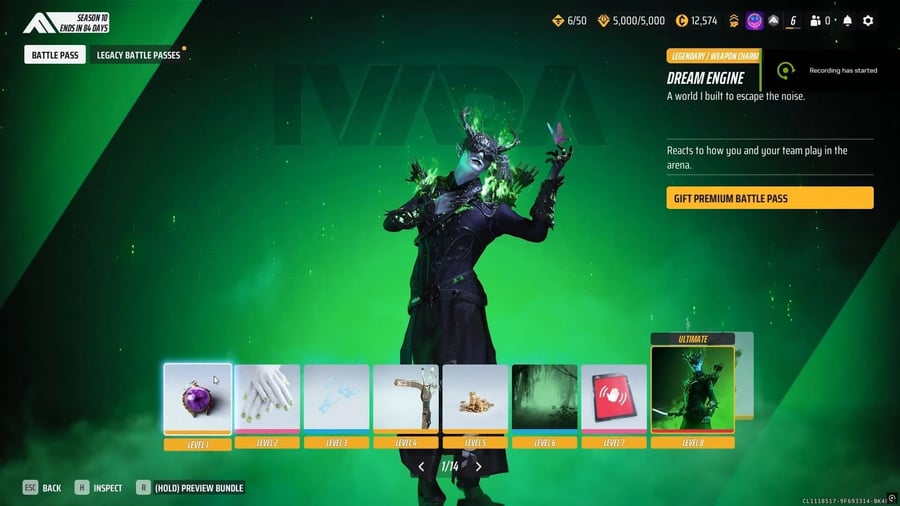
Task: Go to the next battle pass page
Action: (x=479, y=466)
